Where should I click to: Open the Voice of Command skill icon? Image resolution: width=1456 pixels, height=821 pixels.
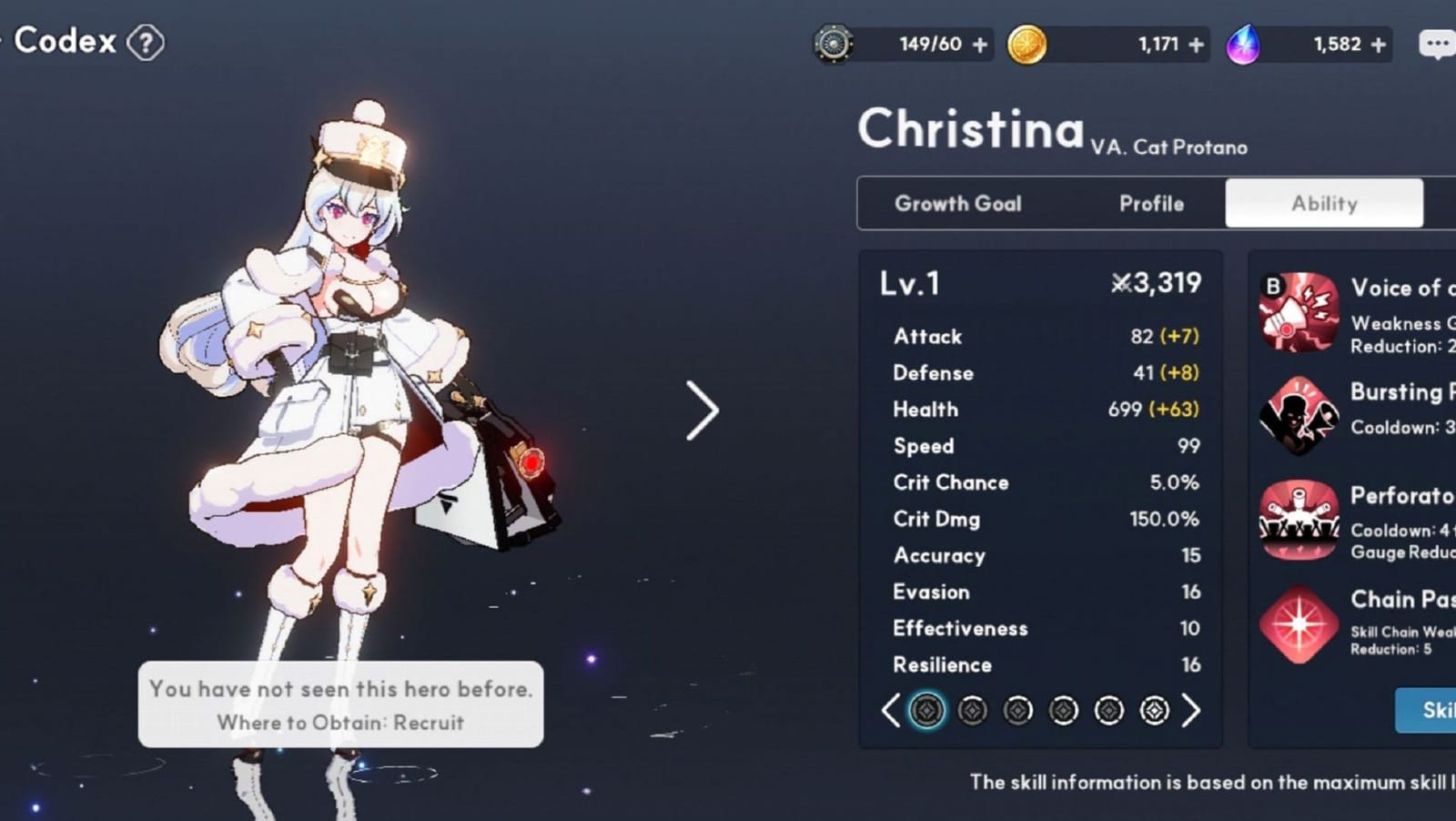click(1299, 312)
